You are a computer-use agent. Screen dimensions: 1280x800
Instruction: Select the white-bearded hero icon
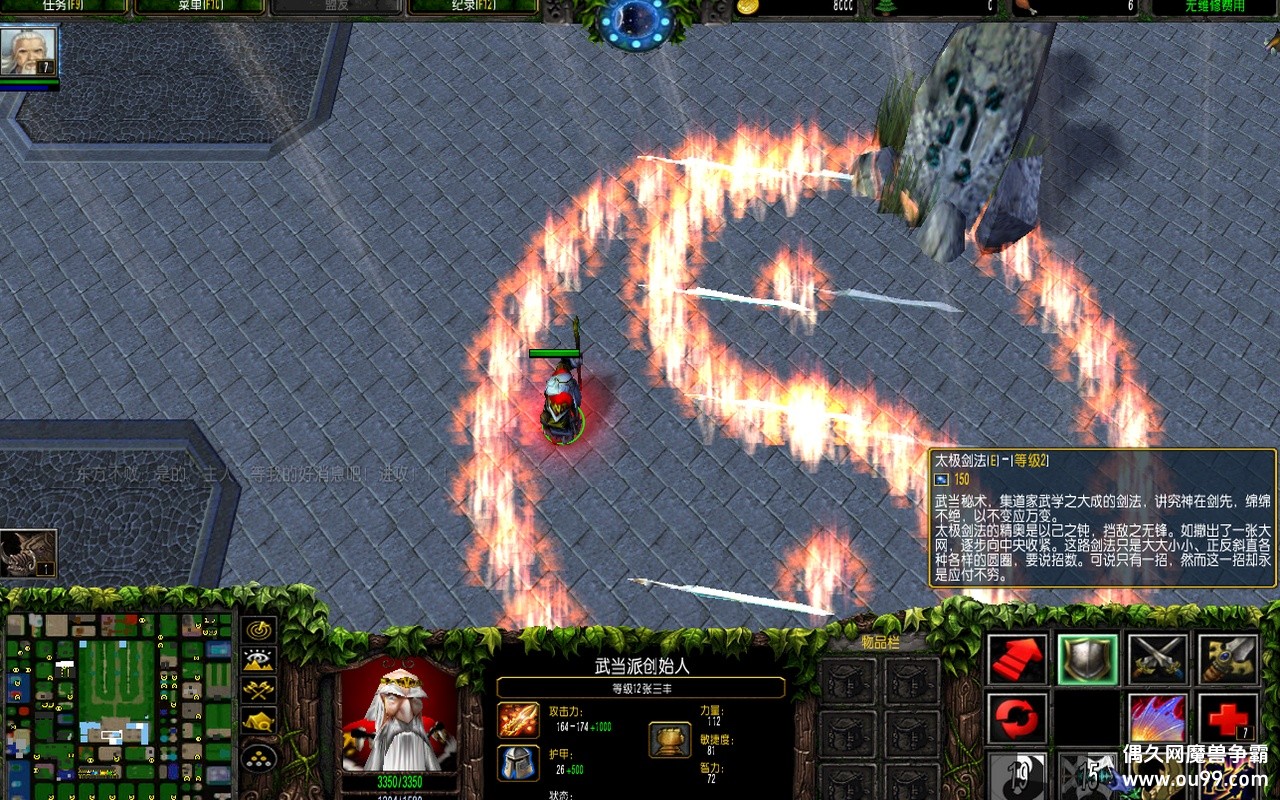[x=28, y=51]
